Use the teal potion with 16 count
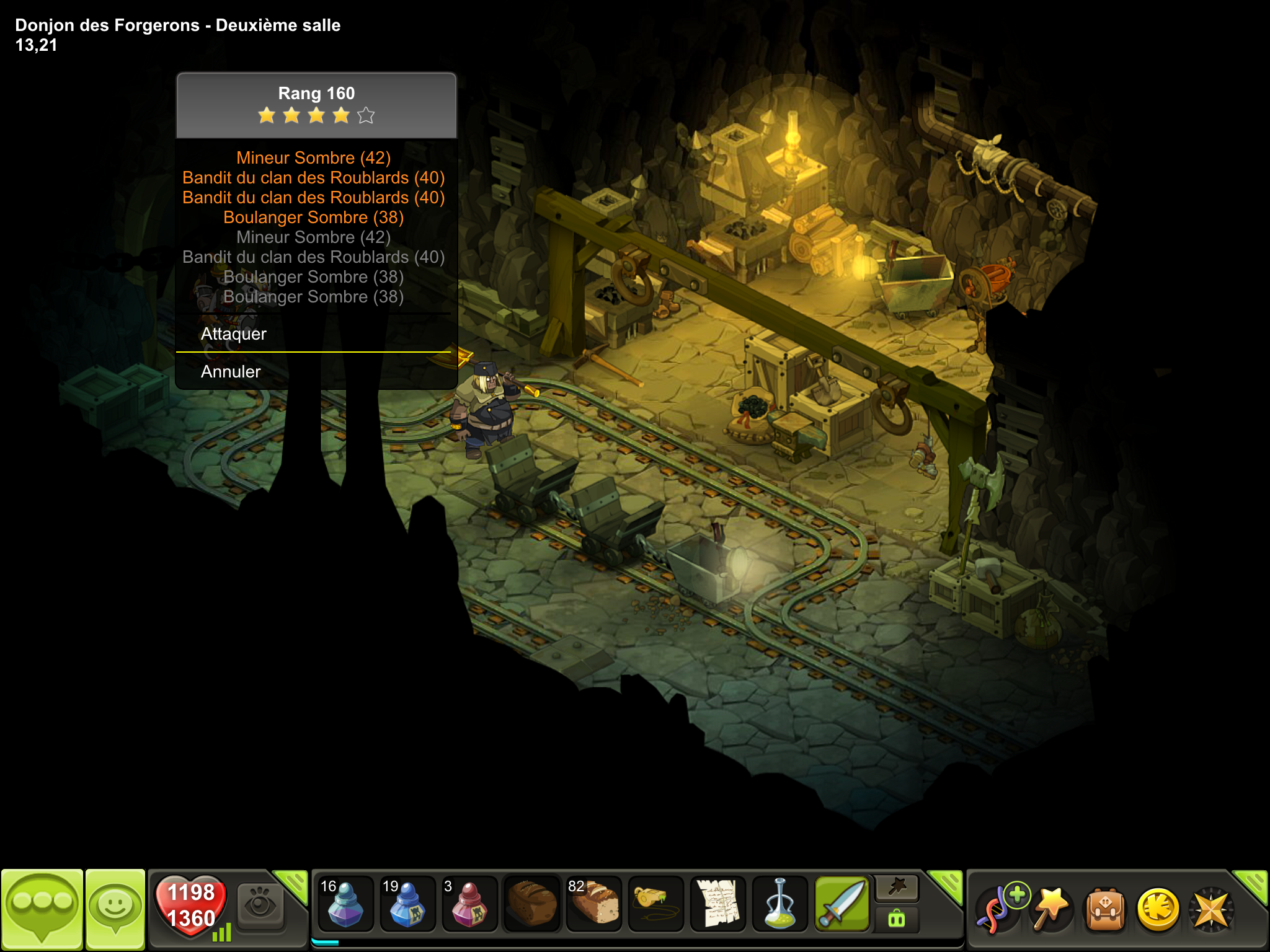The image size is (1270, 952). [x=345, y=905]
